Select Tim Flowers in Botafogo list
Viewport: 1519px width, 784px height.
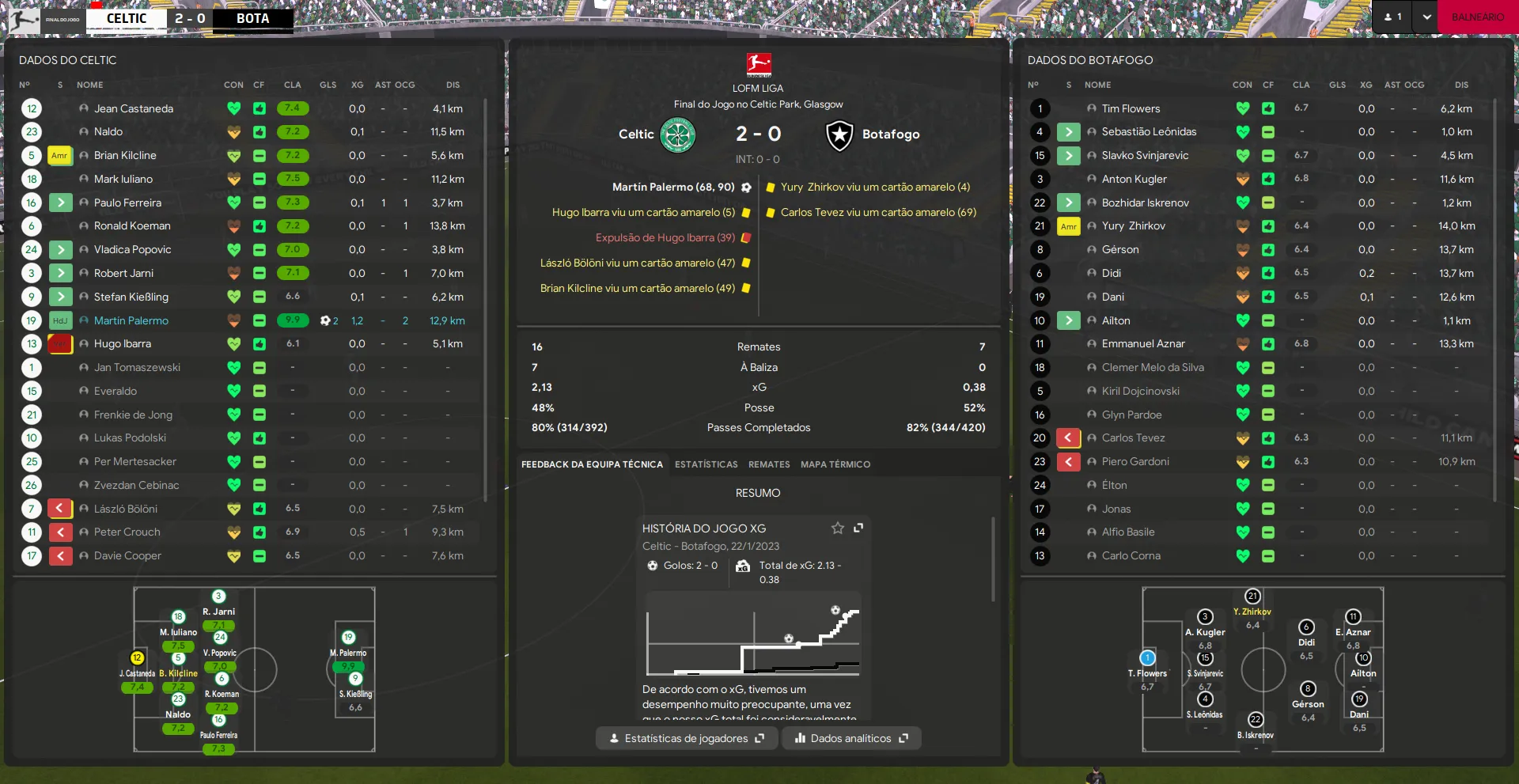click(x=1131, y=108)
